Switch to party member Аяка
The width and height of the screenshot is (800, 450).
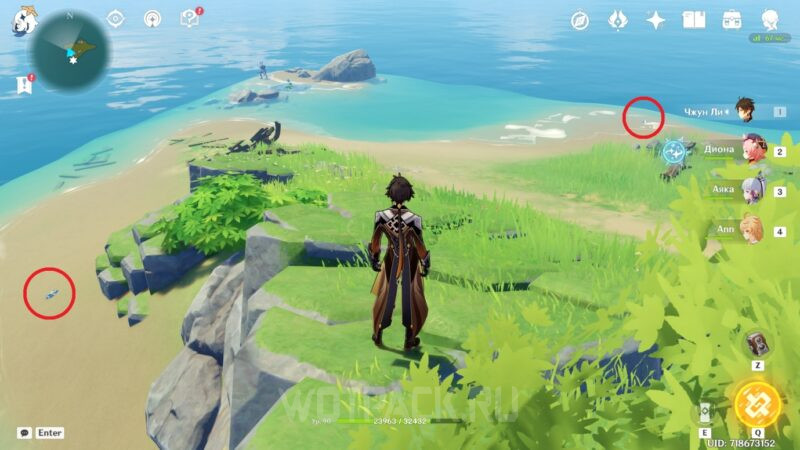click(x=750, y=189)
